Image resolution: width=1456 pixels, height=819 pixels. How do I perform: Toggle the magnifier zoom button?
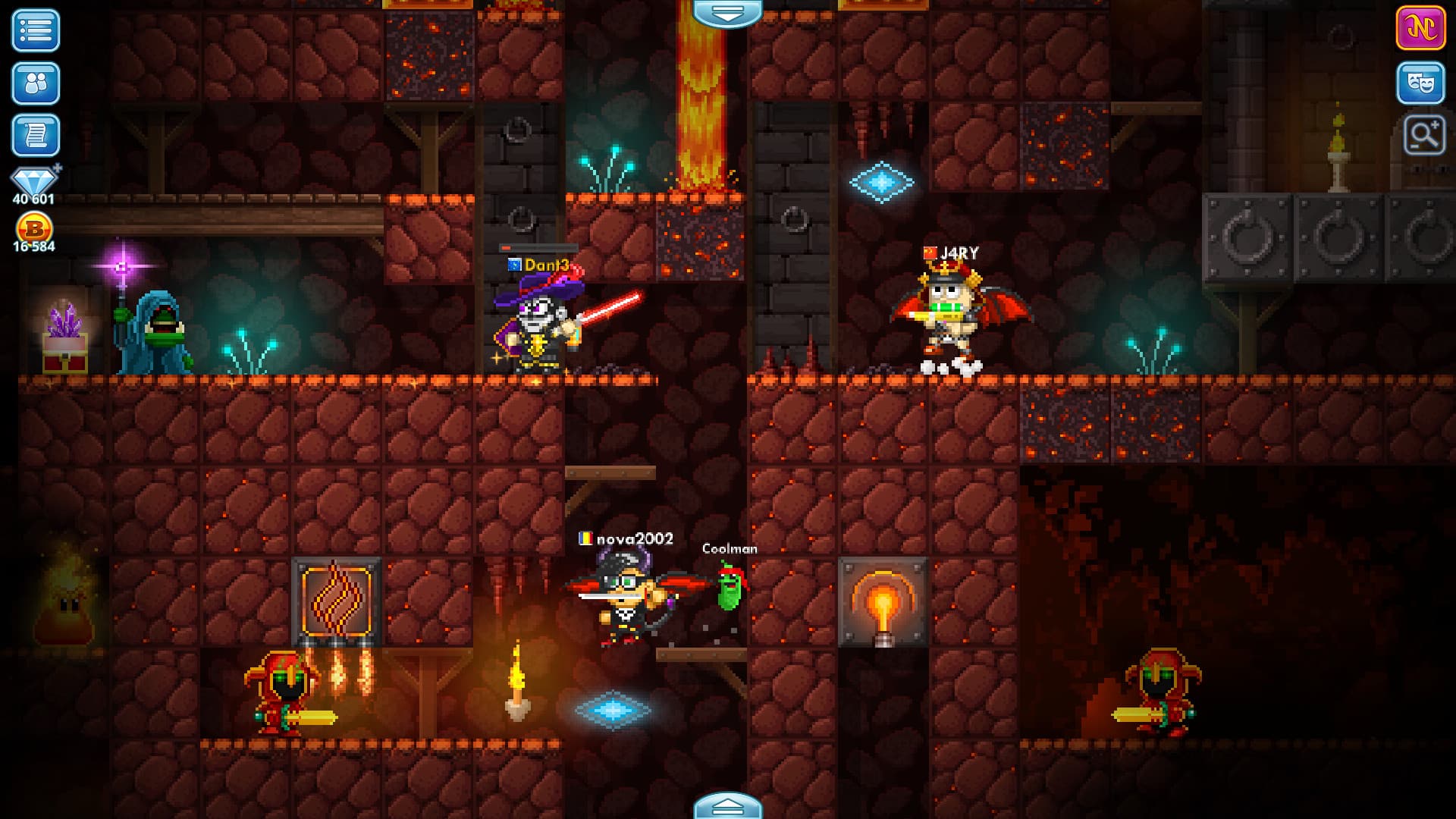coord(1423,136)
